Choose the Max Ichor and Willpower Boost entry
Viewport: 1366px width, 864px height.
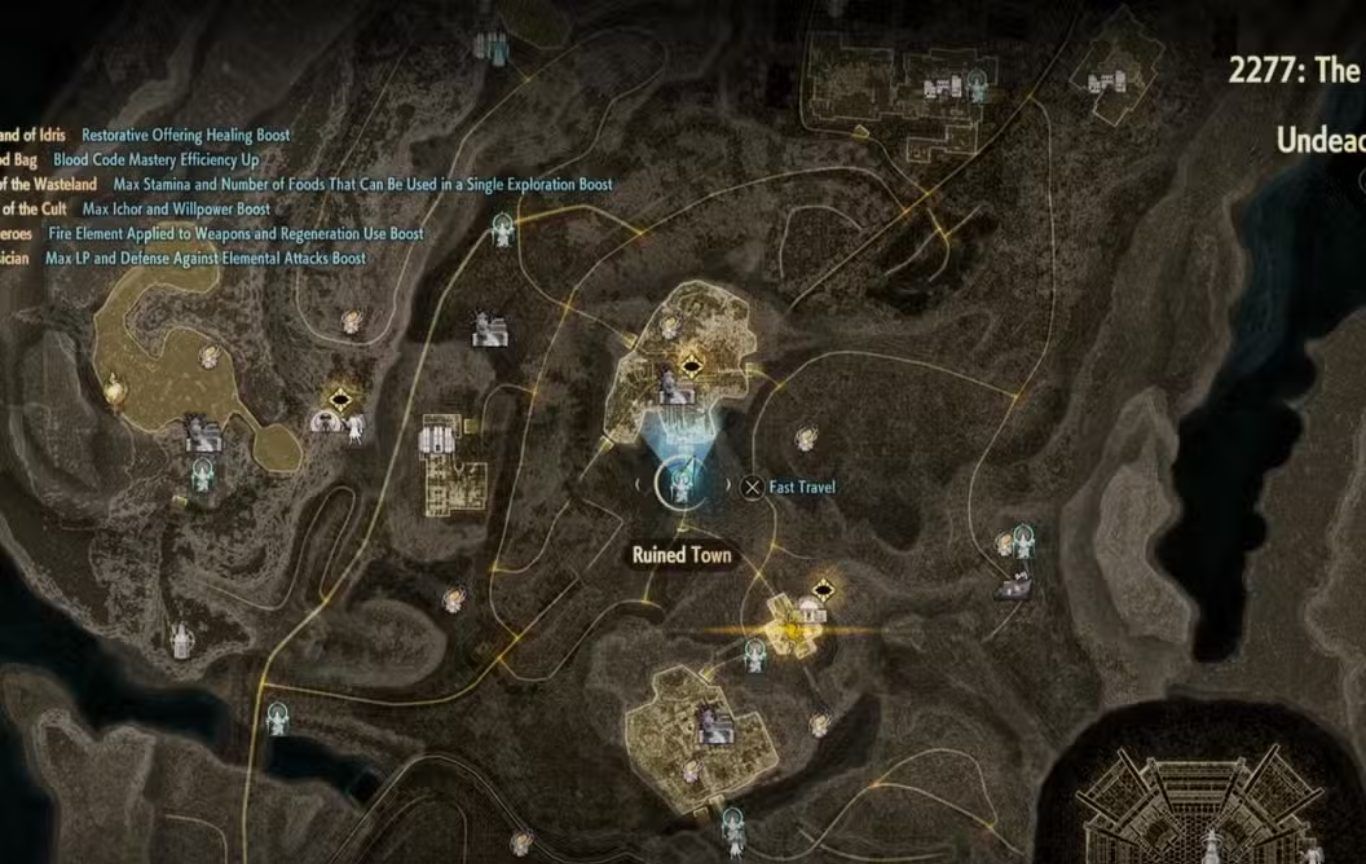[176, 209]
